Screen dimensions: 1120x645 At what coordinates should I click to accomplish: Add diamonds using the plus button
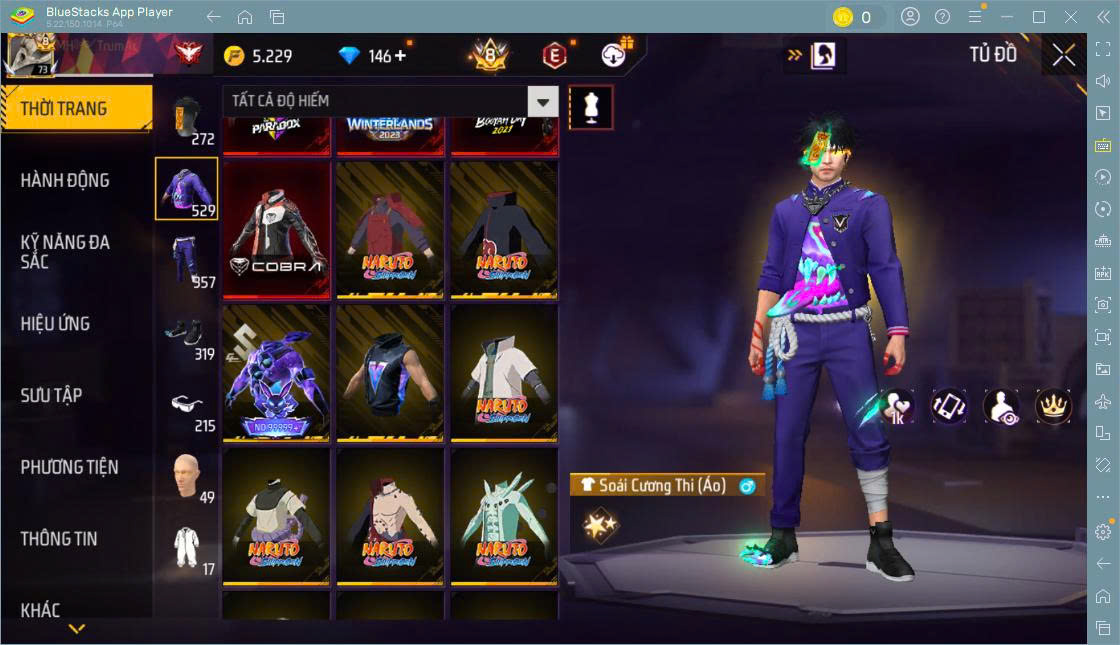pyautogui.click(x=400, y=56)
